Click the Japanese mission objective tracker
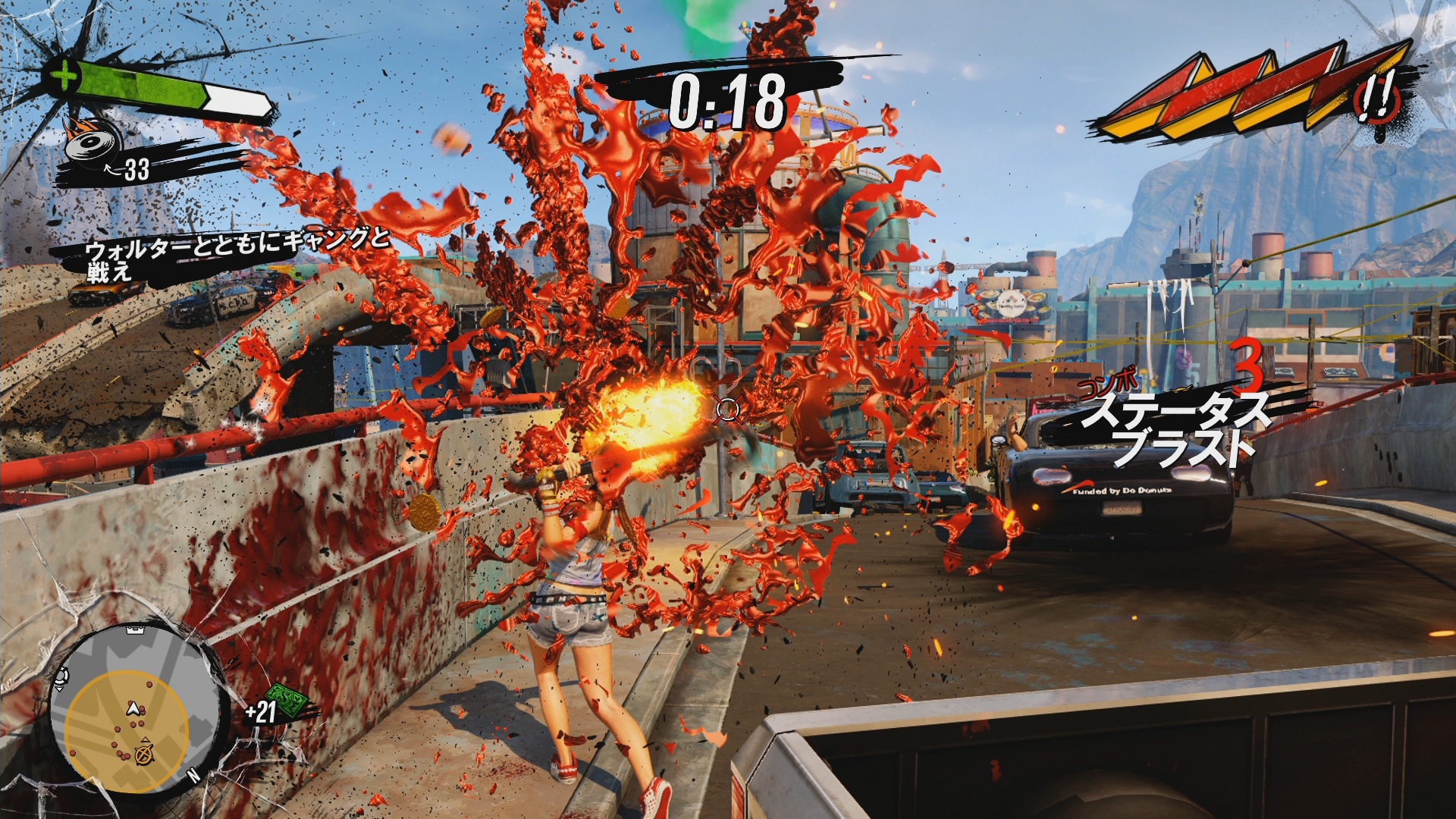Screen dimensions: 1456x819 coord(227,254)
